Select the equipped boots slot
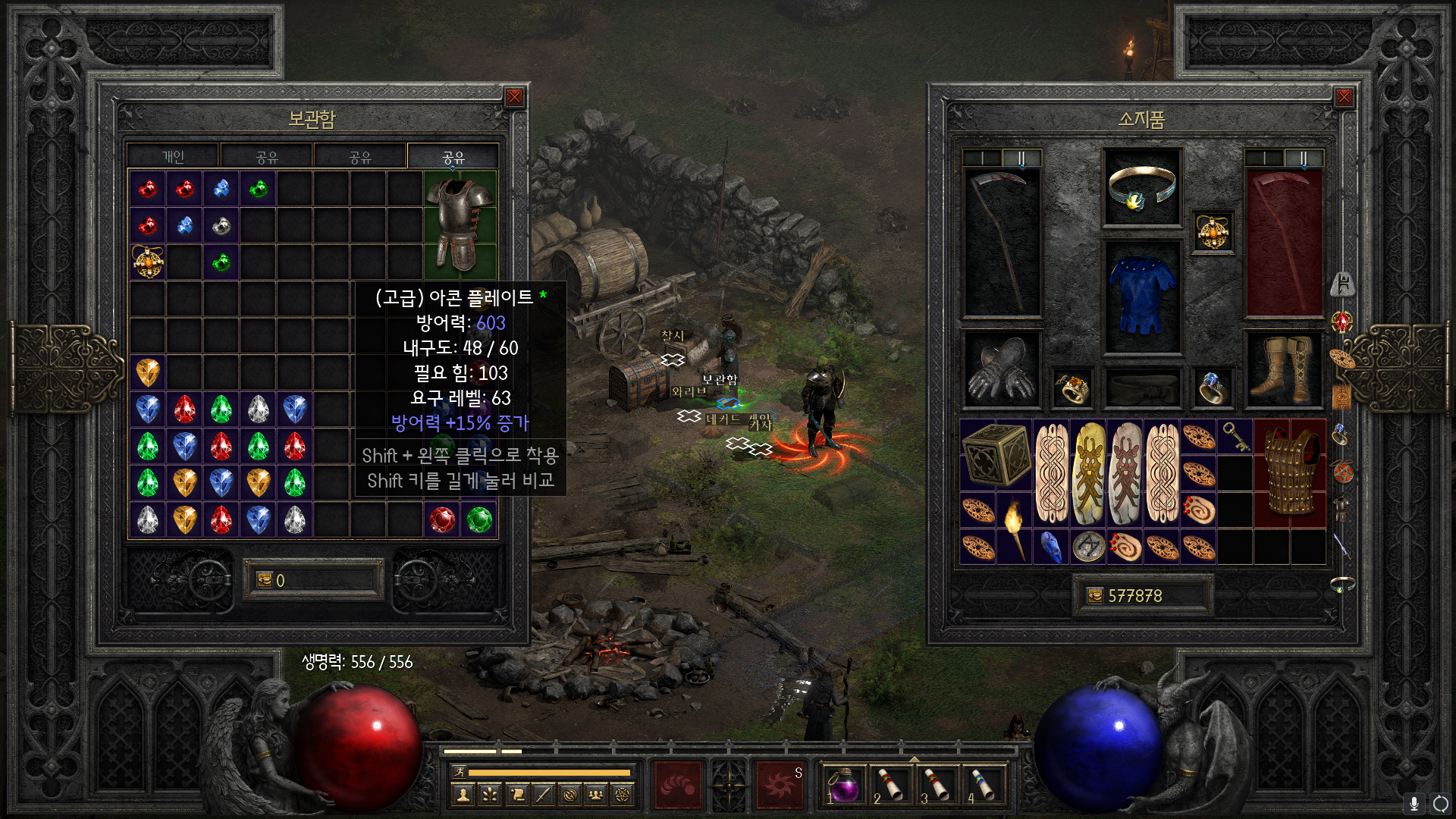1456x819 pixels. pos(1285,369)
